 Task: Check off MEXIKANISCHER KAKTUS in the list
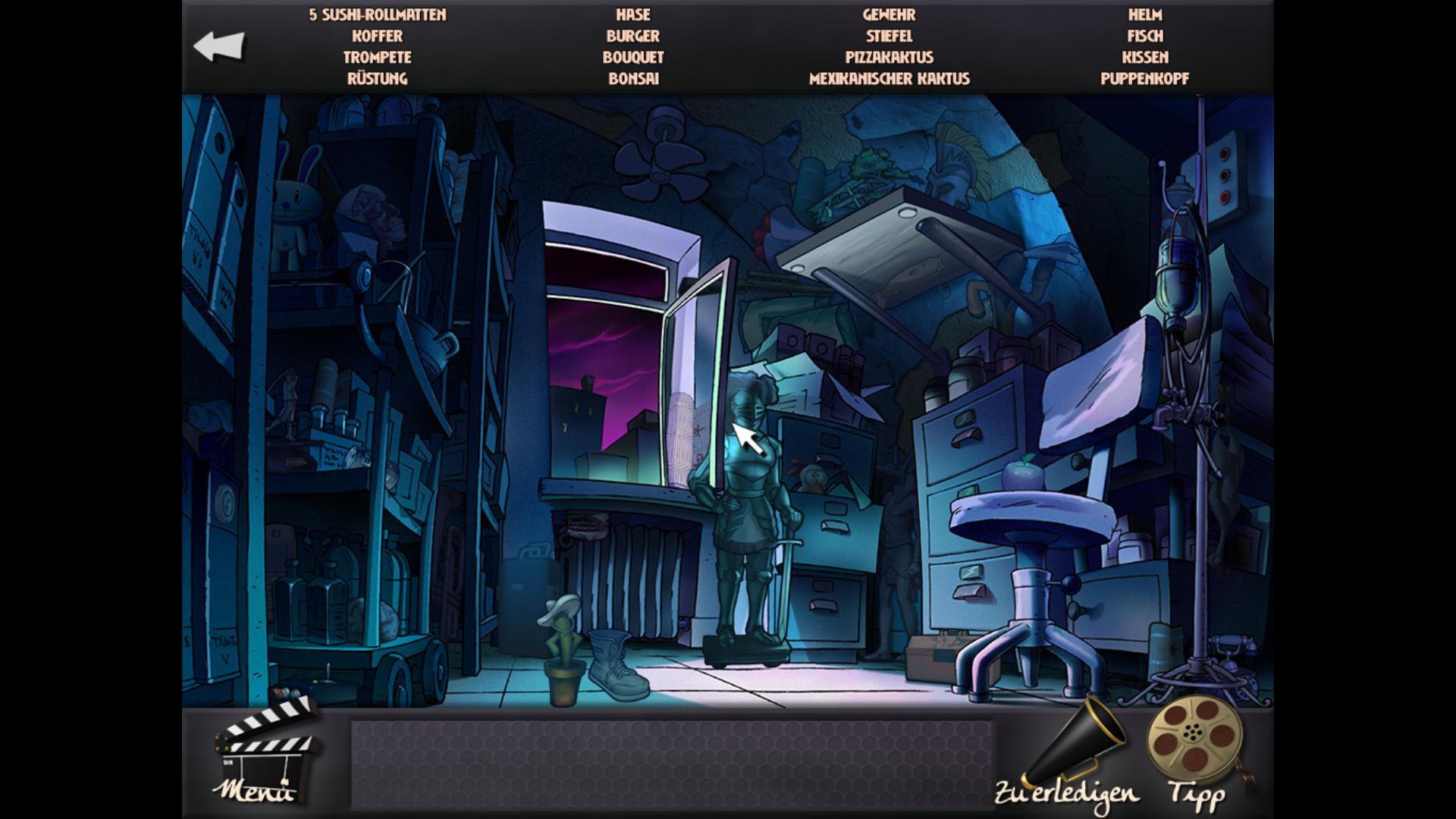click(891, 77)
